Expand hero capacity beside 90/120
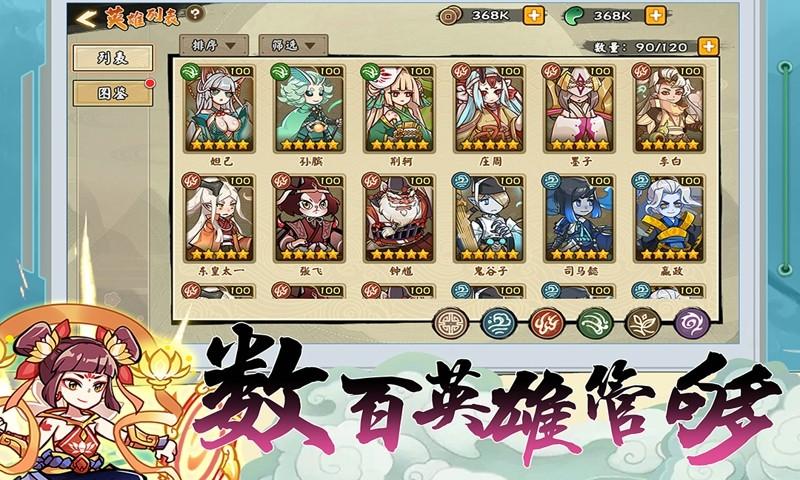Image resolution: width=800 pixels, height=480 pixels. [x=708, y=46]
